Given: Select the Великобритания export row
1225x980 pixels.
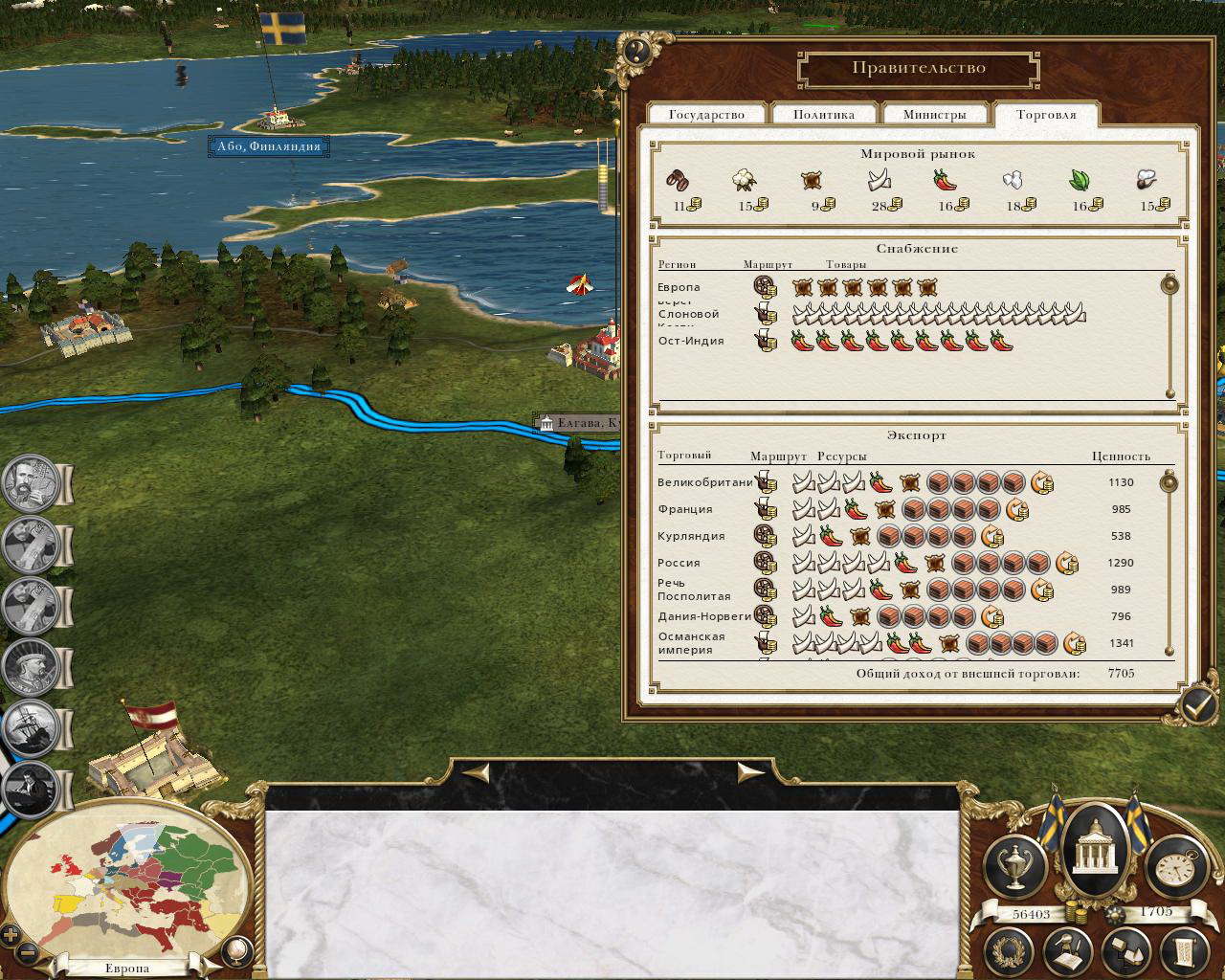Looking at the screenshot, I should pyautogui.click(x=705, y=482).
